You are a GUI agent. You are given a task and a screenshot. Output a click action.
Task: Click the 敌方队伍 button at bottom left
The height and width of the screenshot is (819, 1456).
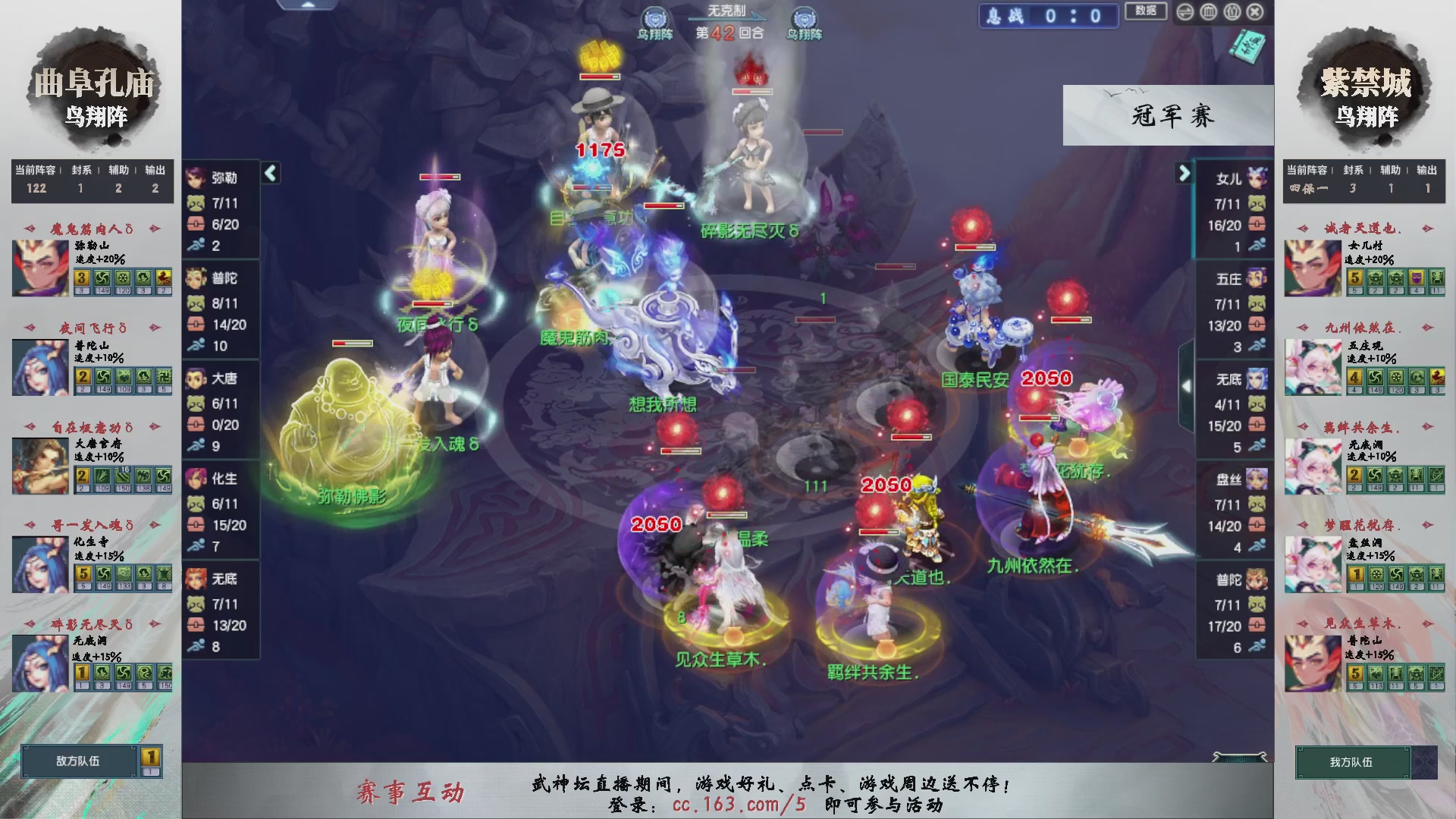pos(79,762)
